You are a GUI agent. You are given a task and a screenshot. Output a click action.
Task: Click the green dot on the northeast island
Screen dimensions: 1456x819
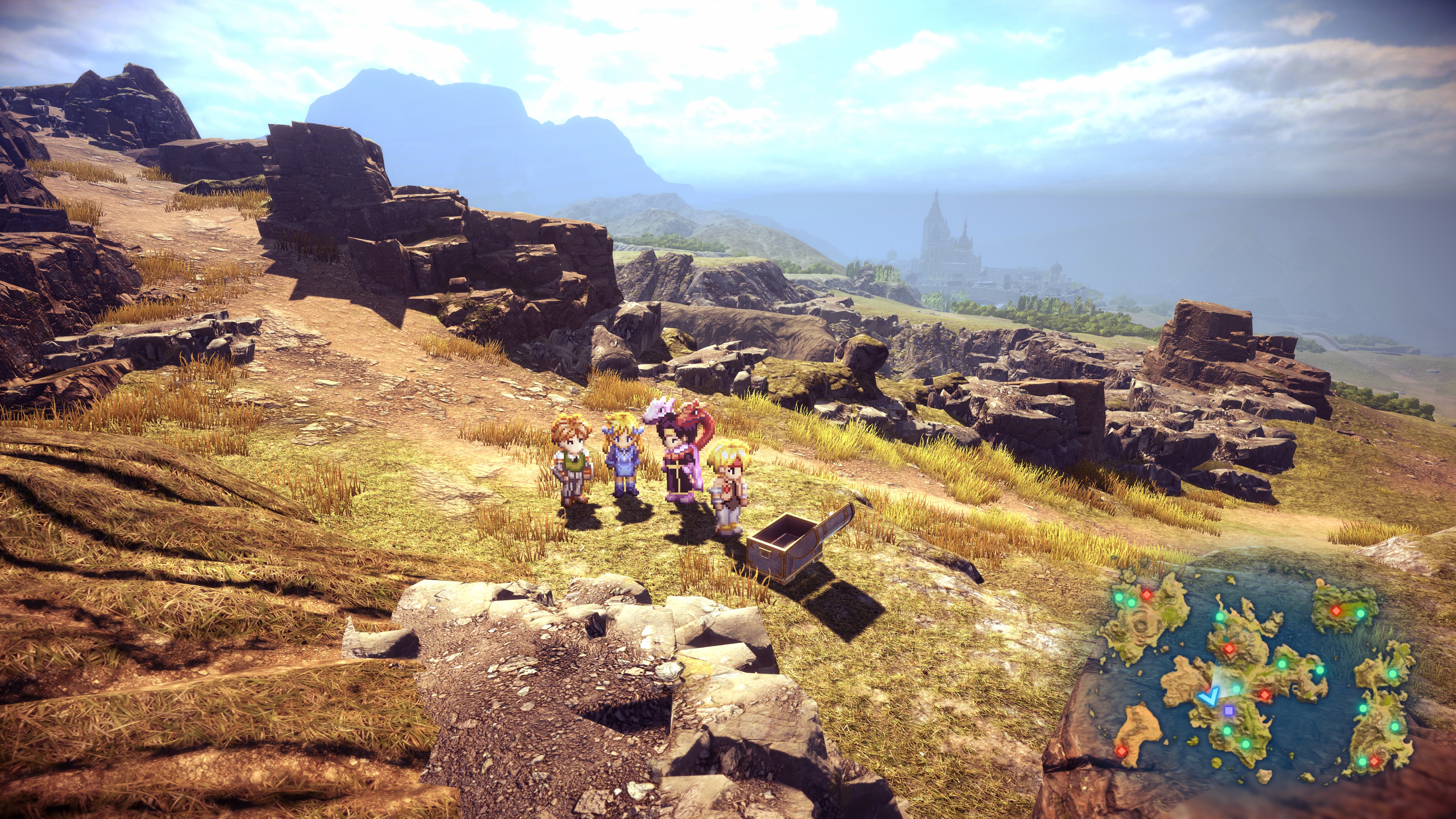pyautogui.click(x=1360, y=613)
